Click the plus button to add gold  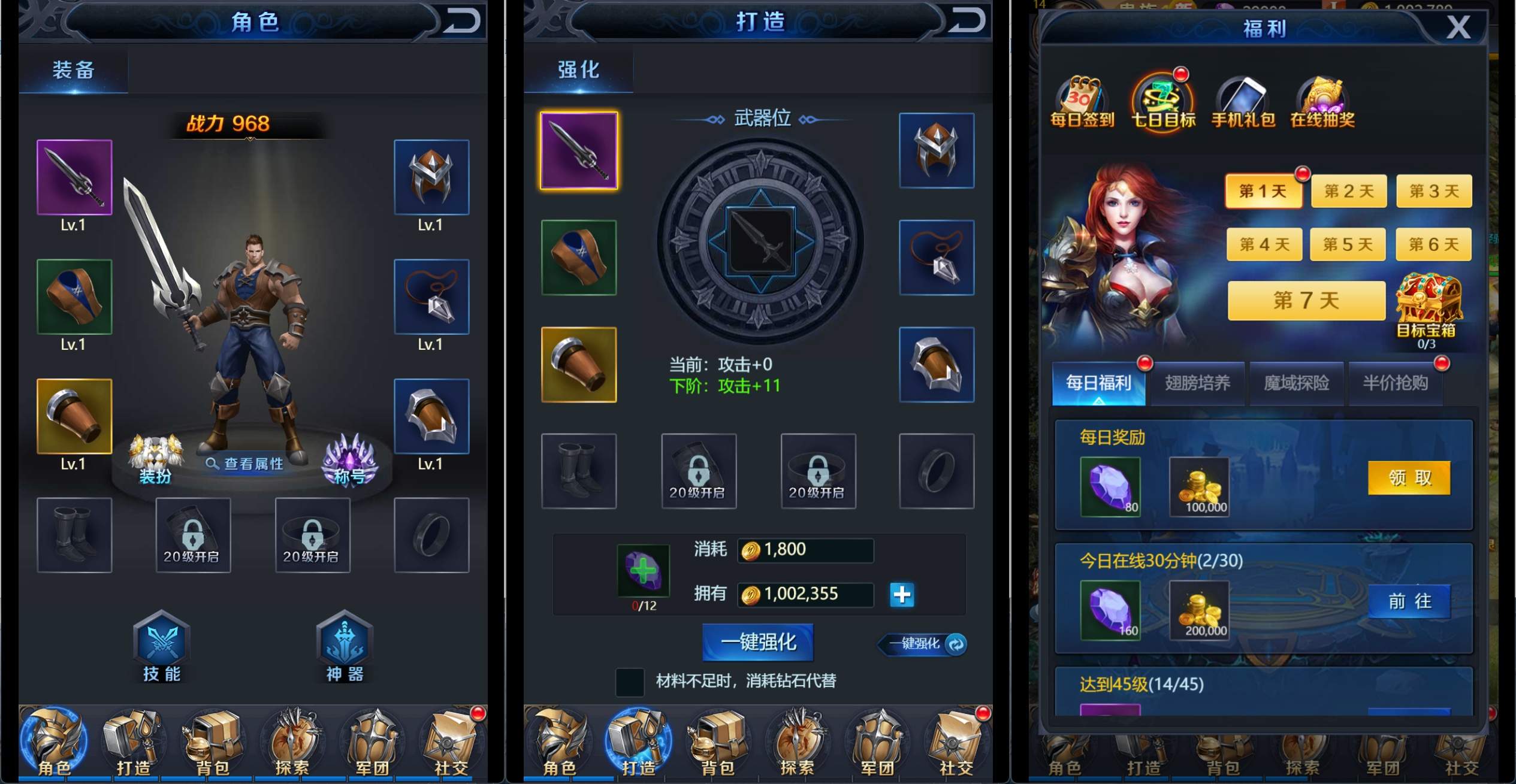pyautogui.click(x=902, y=594)
